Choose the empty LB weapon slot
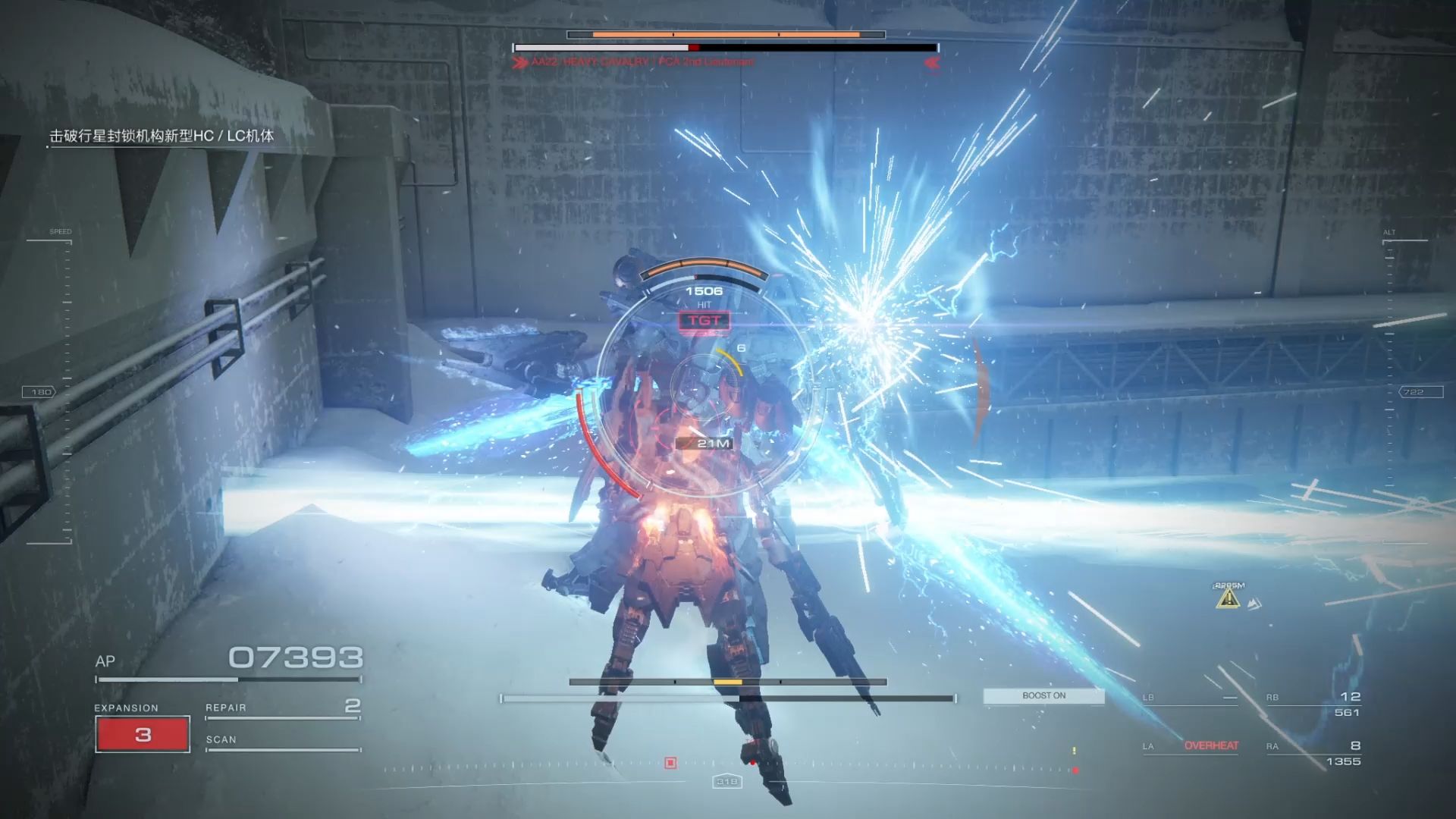This screenshot has height=819, width=1456. pyautogui.click(x=1189, y=698)
